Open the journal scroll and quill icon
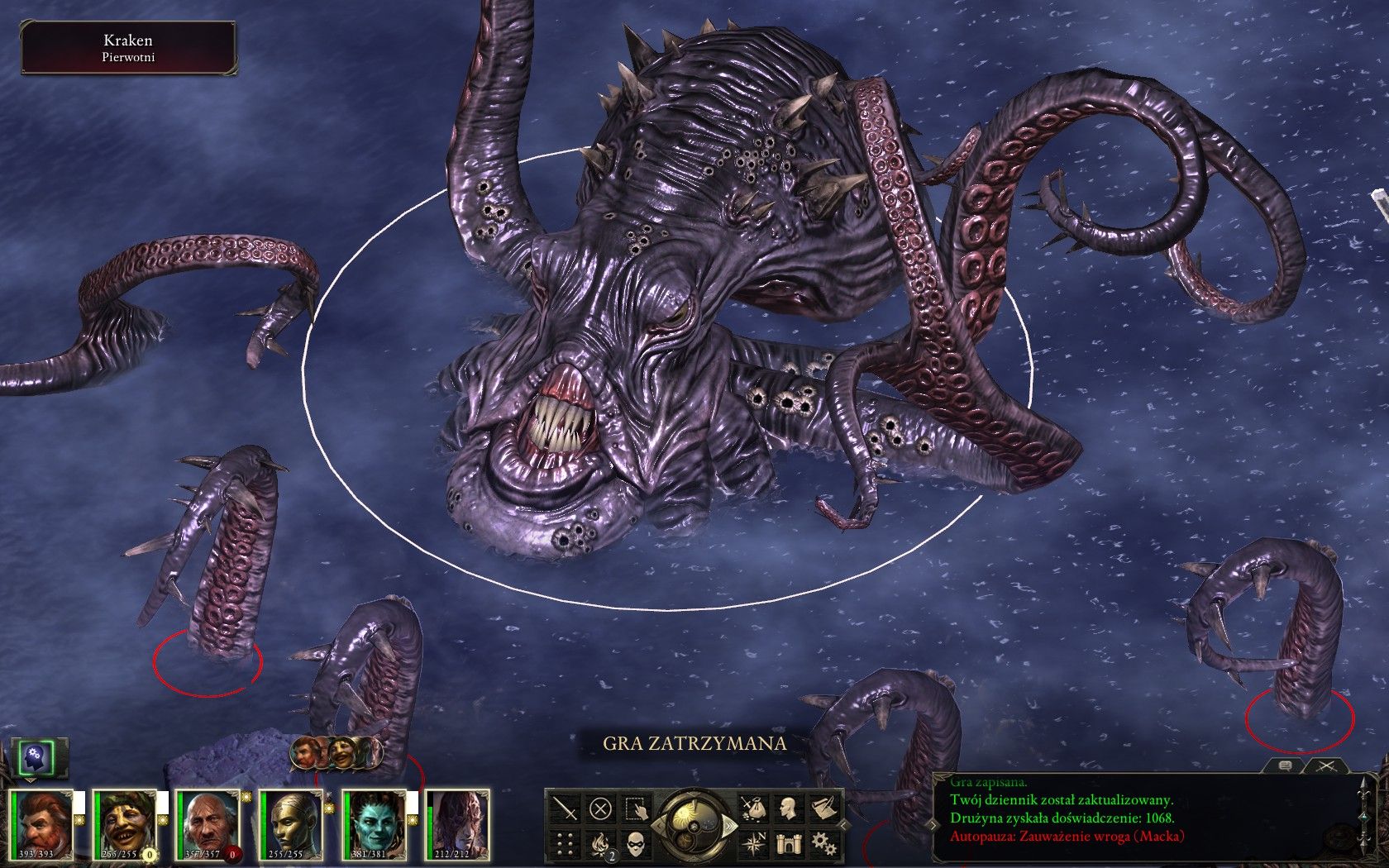 [822, 808]
